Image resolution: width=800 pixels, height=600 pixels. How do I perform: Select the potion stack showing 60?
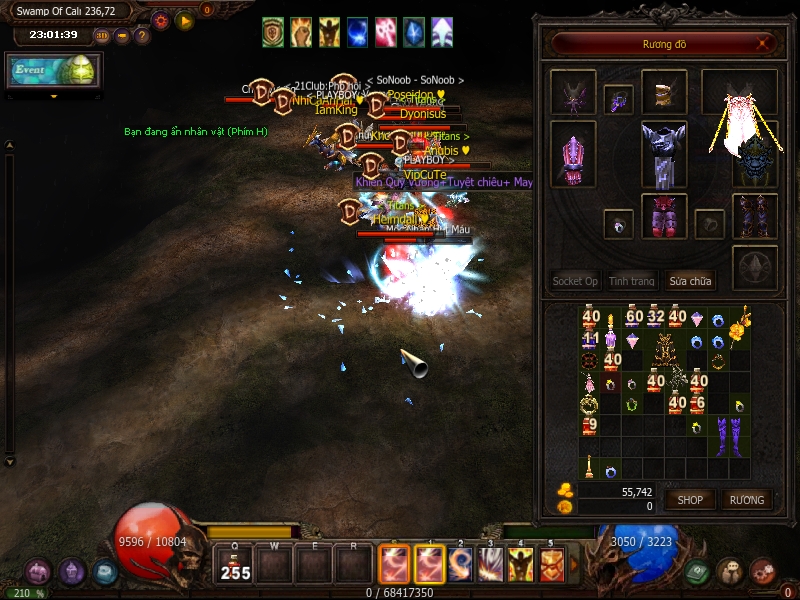click(x=634, y=319)
